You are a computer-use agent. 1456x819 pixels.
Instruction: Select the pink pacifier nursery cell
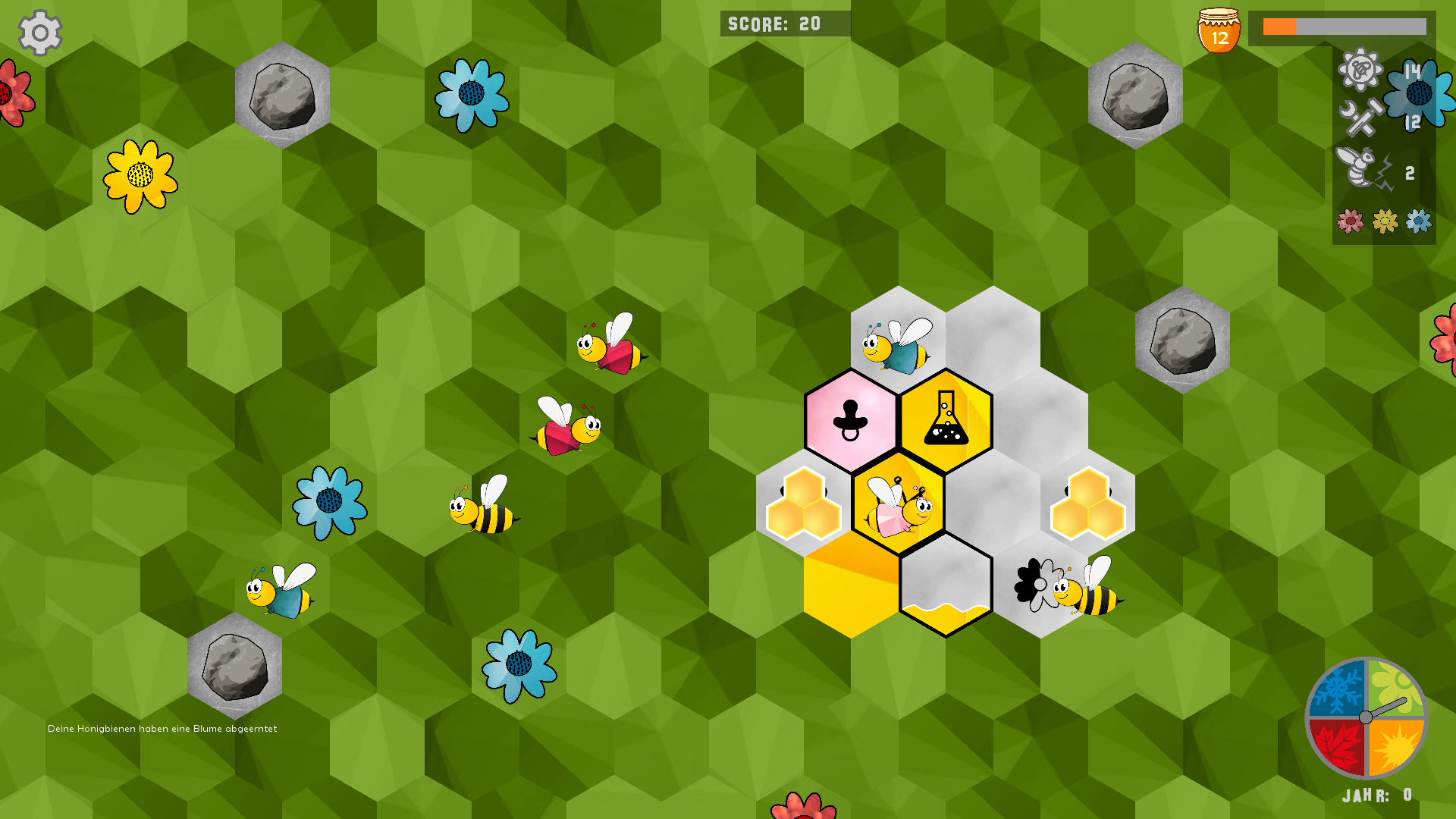pos(851,422)
